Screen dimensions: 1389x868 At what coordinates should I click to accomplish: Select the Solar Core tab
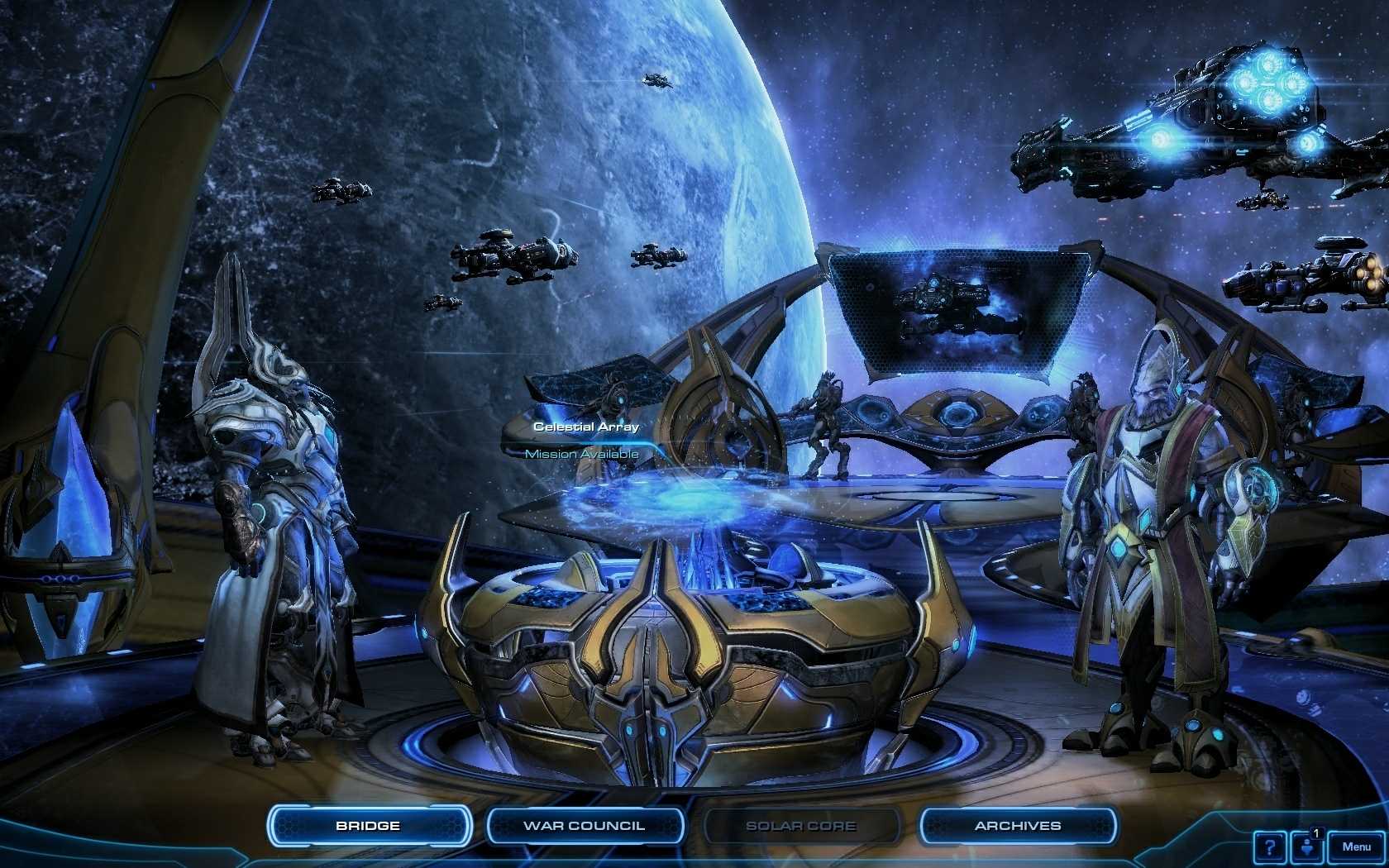tap(802, 824)
